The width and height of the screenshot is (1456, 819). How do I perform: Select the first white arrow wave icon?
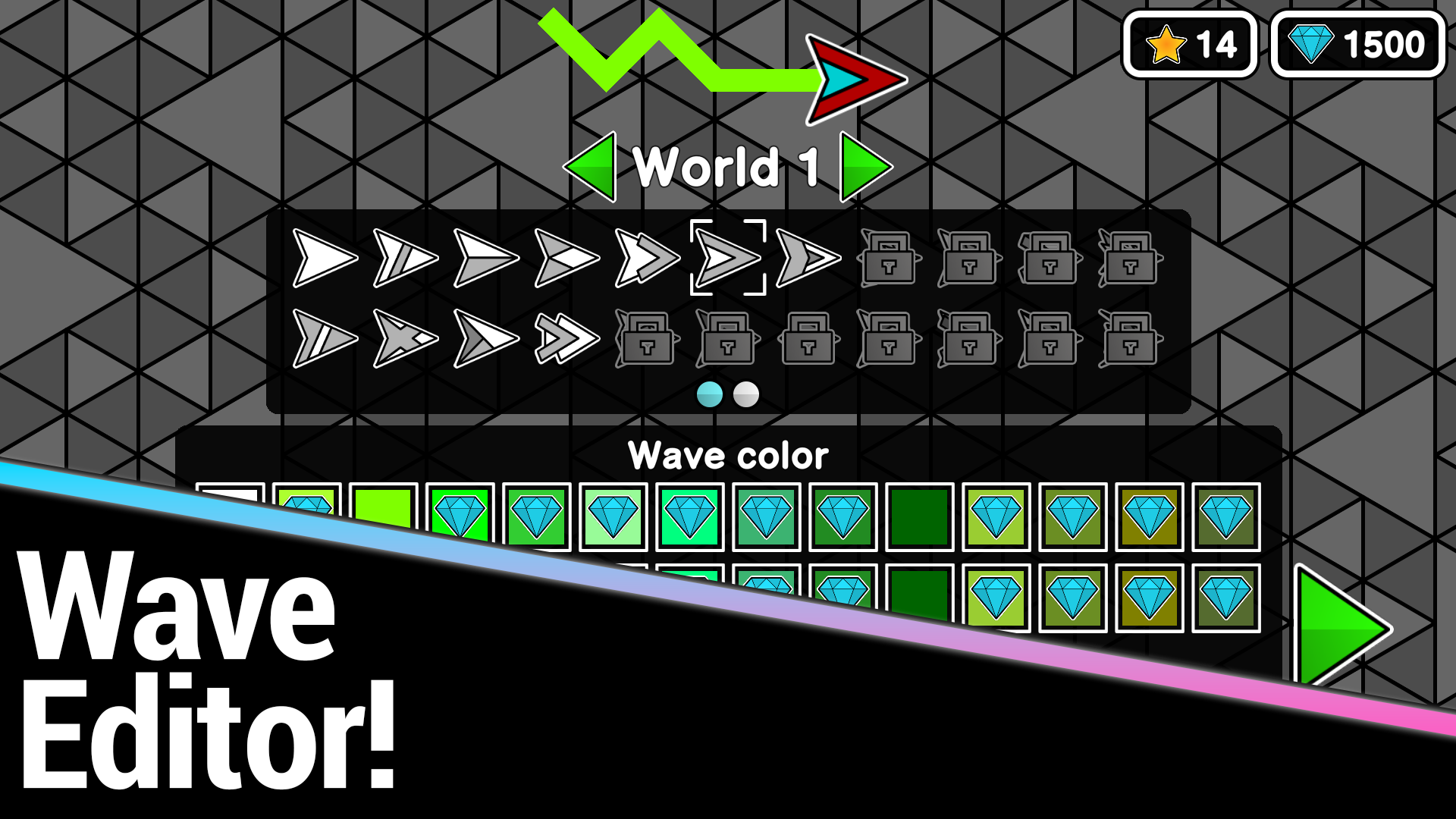tap(326, 258)
